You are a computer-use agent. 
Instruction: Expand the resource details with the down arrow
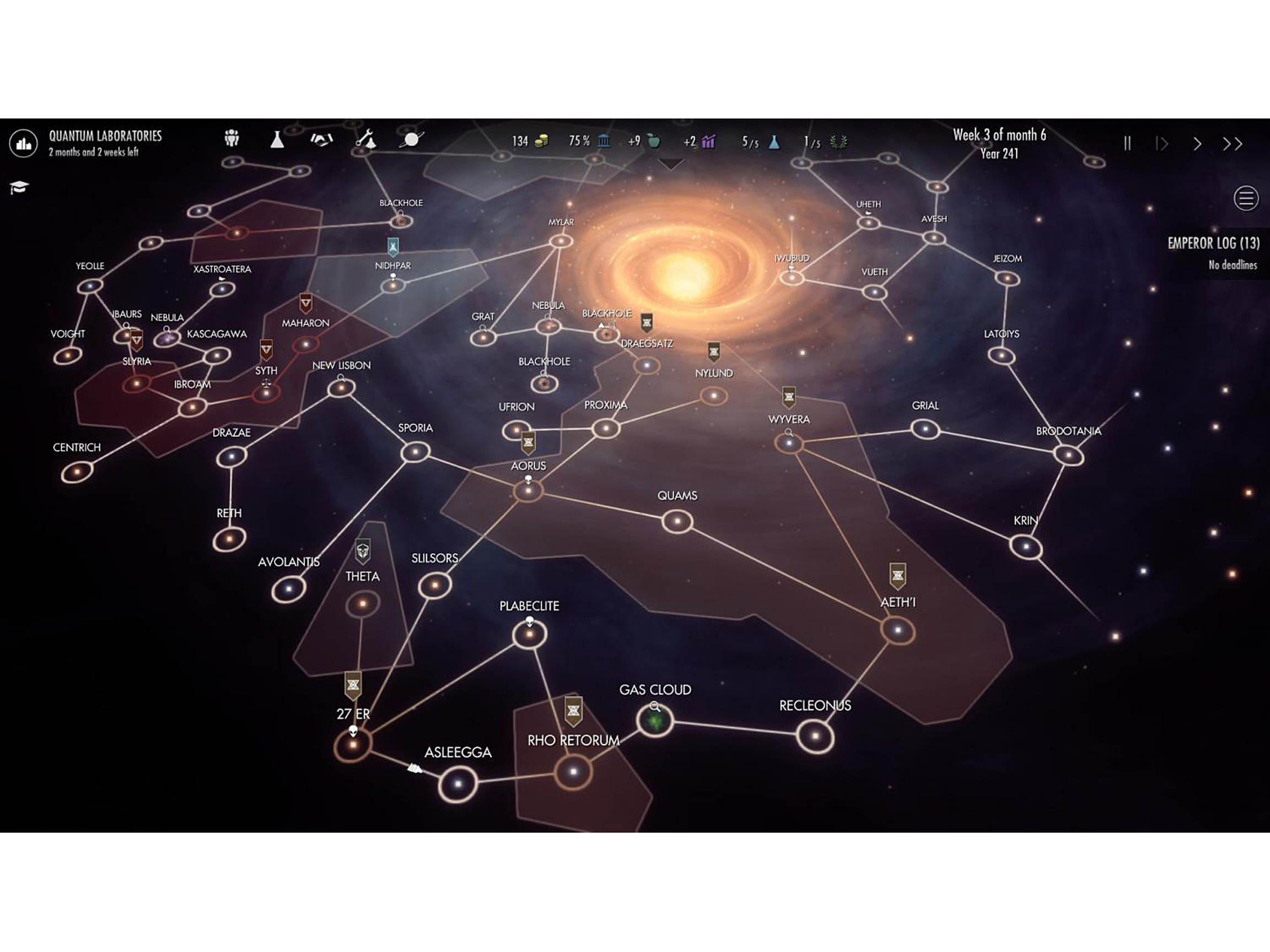coord(670,165)
